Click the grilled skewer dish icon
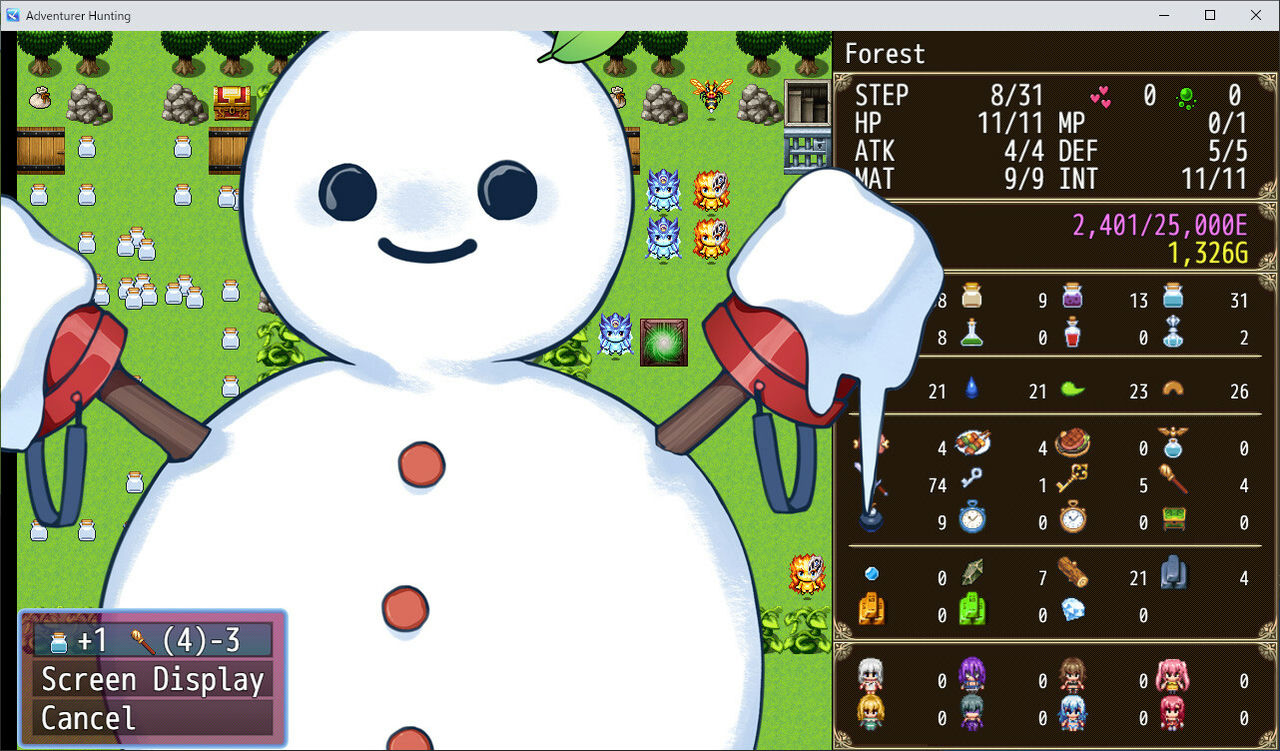Screen dimensions: 1280x751 (x=973, y=443)
